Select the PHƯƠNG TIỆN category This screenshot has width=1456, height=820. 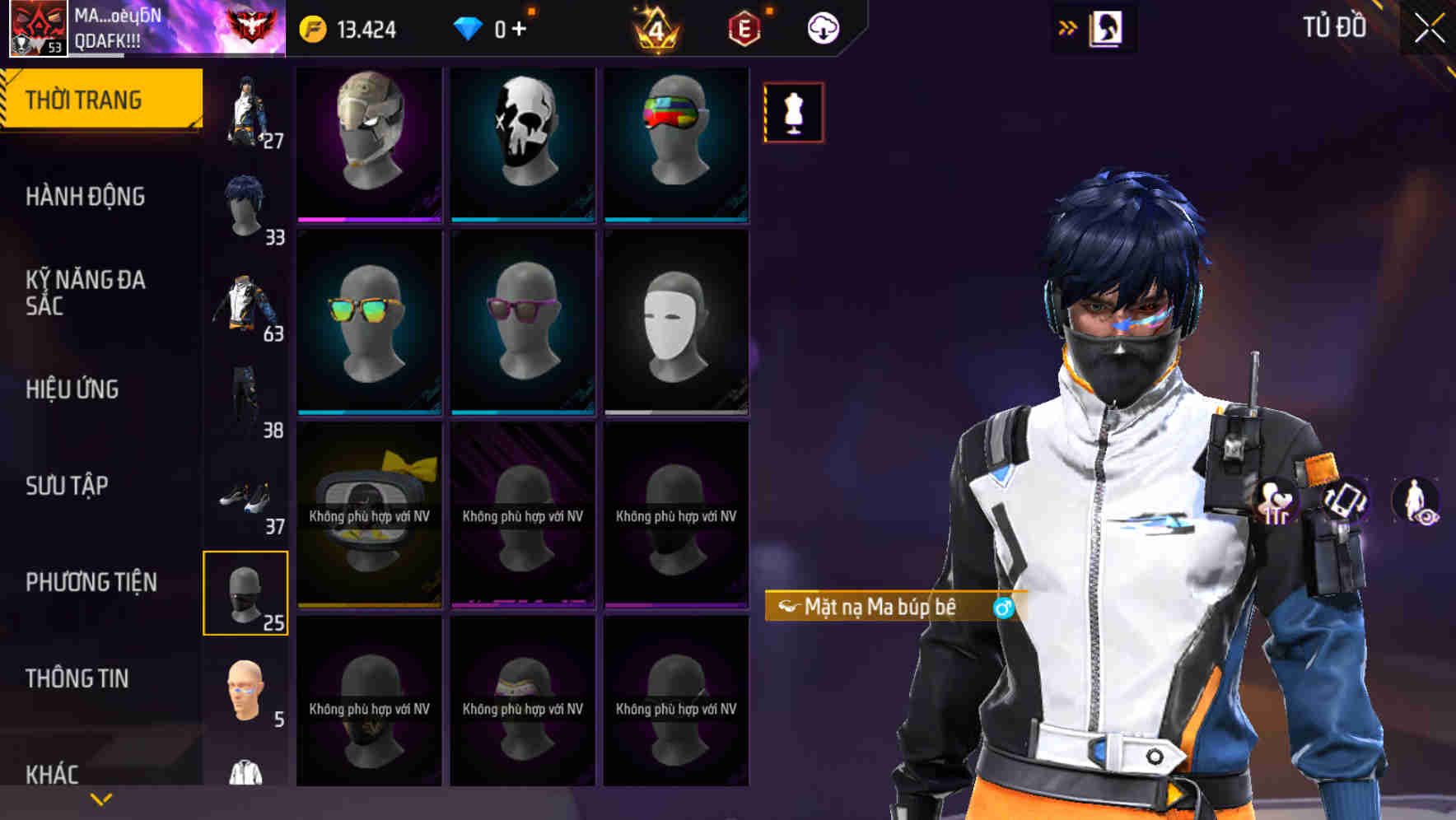(91, 581)
